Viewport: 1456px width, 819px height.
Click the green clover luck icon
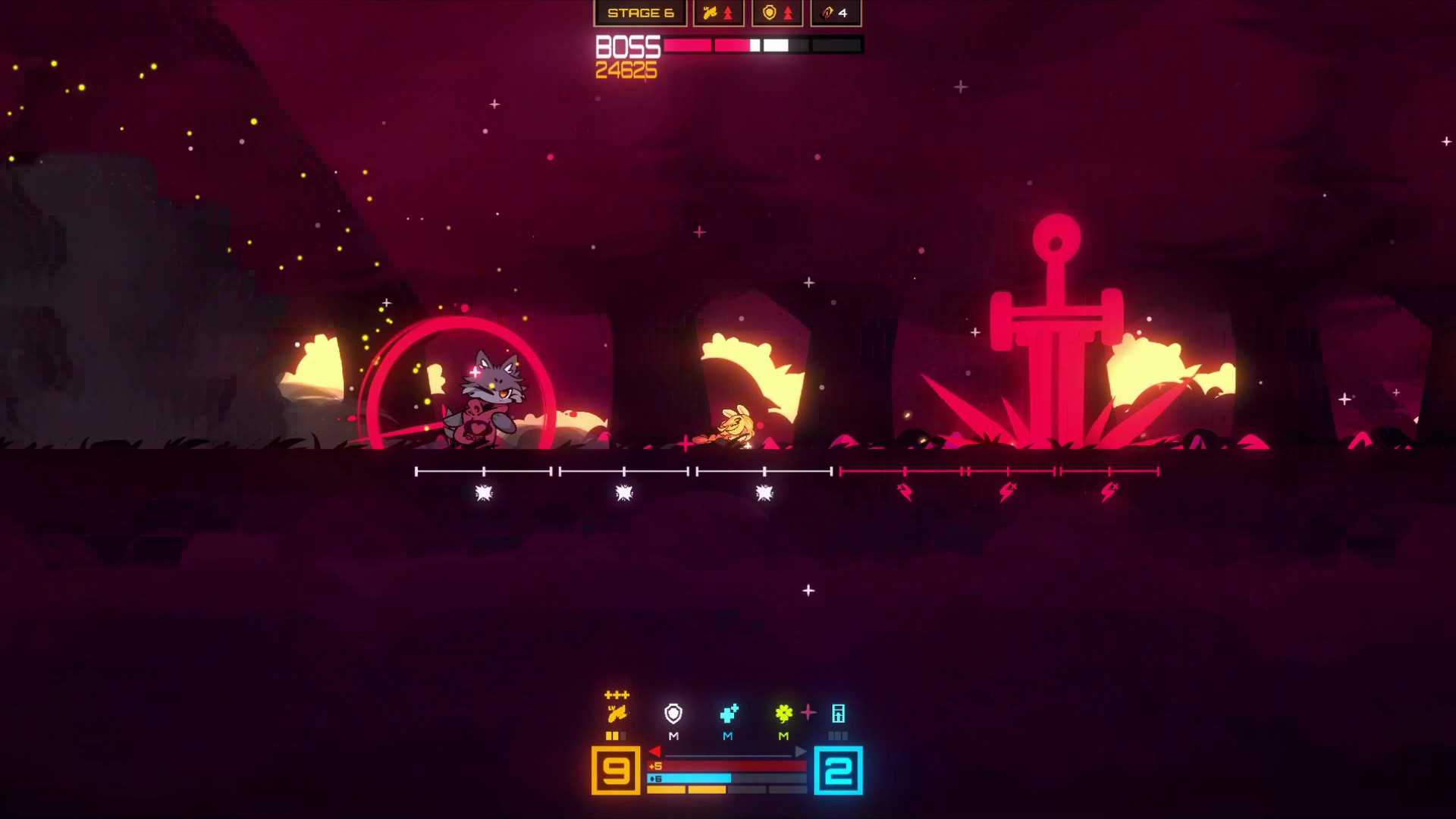pos(783,712)
